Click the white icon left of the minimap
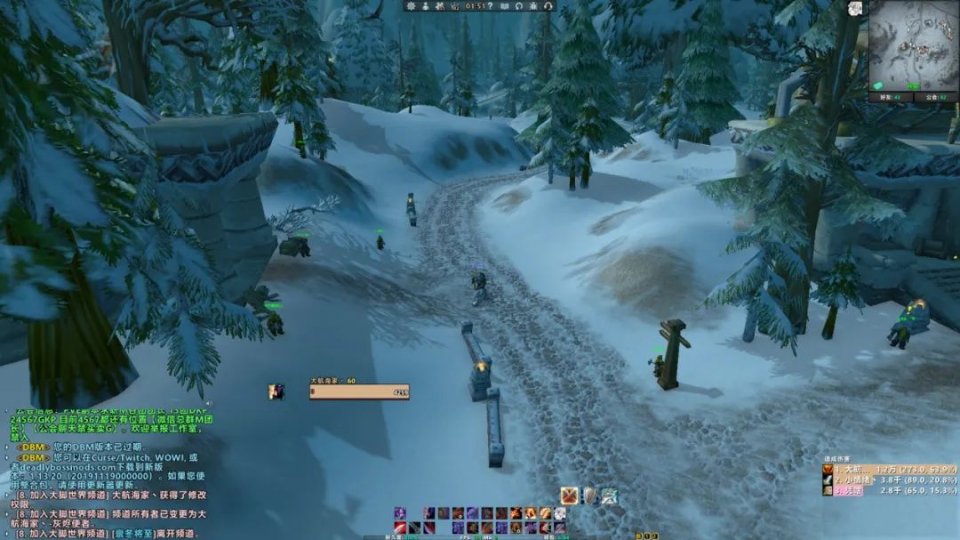The width and height of the screenshot is (960, 540). pos(856,8)
